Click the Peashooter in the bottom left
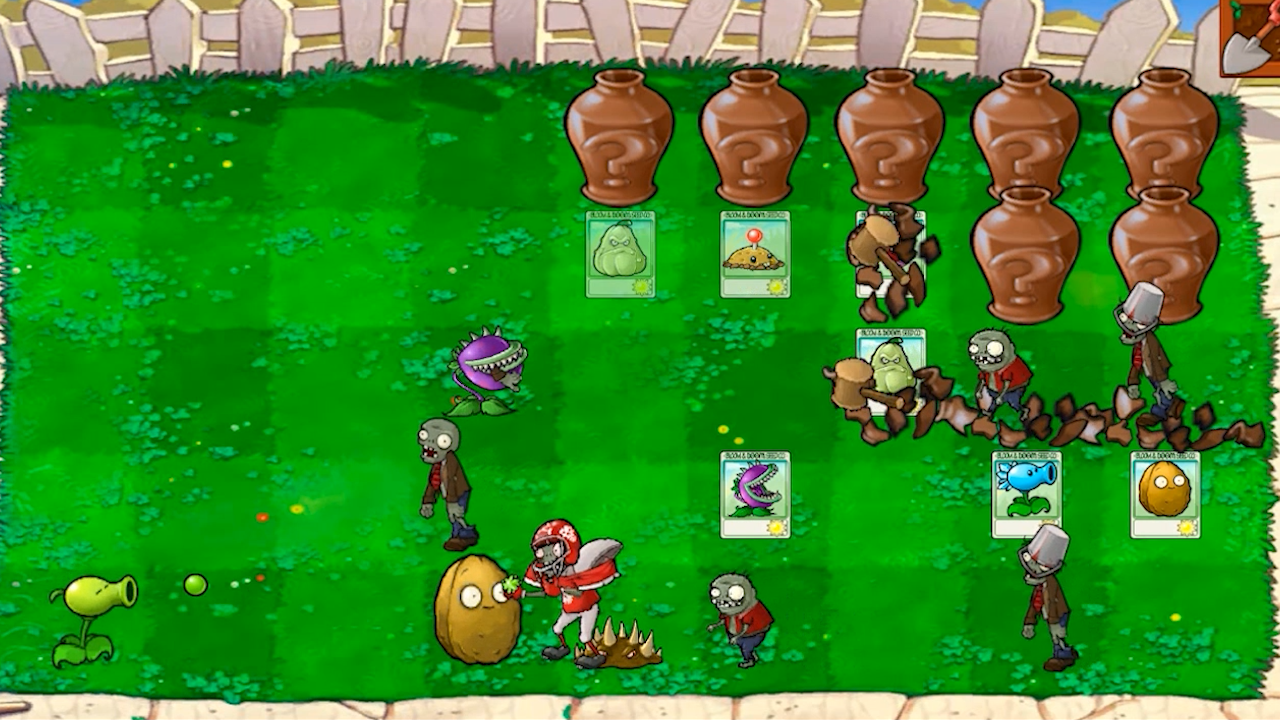 95,595
